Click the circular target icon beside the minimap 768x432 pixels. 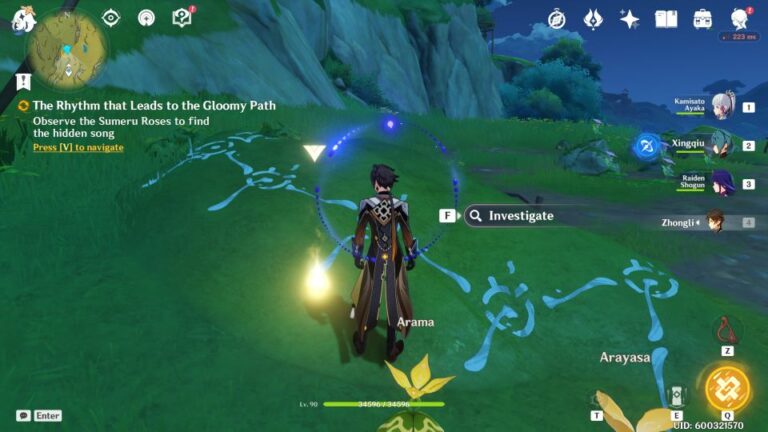pyautogui.click(x=111, y=18)
